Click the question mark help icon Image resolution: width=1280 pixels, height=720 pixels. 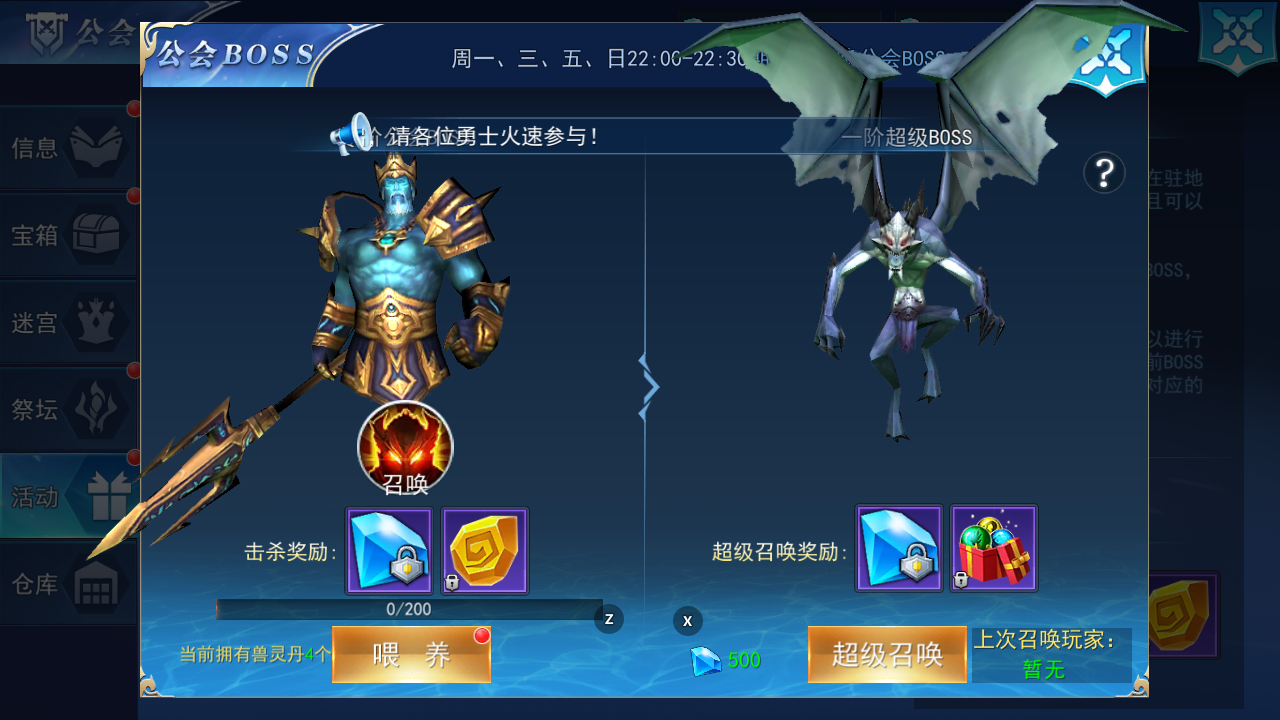tap(1103, 173)
